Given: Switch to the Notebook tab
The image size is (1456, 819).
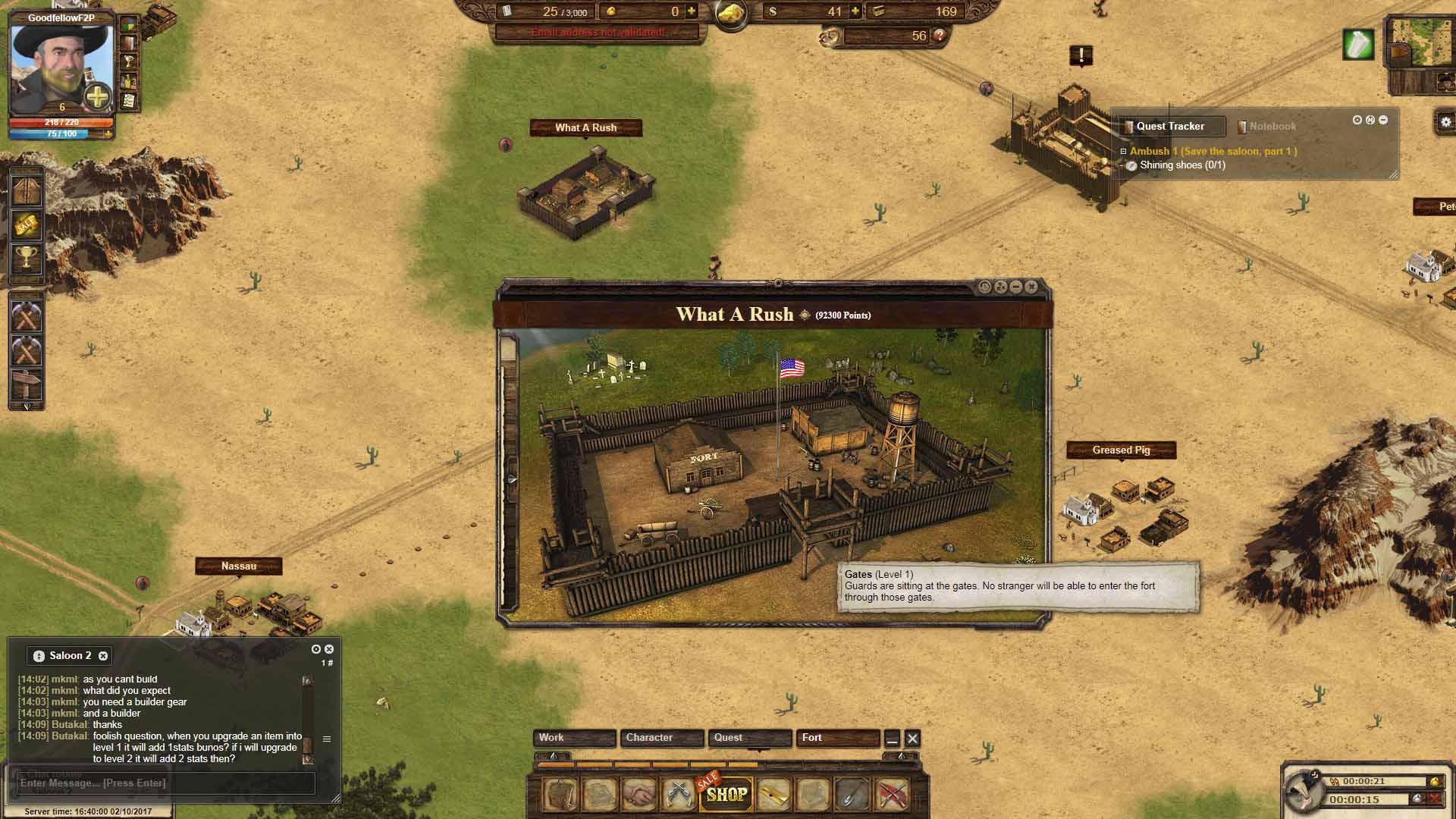Looking at the screenshot, I should (x=1272, y=127).
